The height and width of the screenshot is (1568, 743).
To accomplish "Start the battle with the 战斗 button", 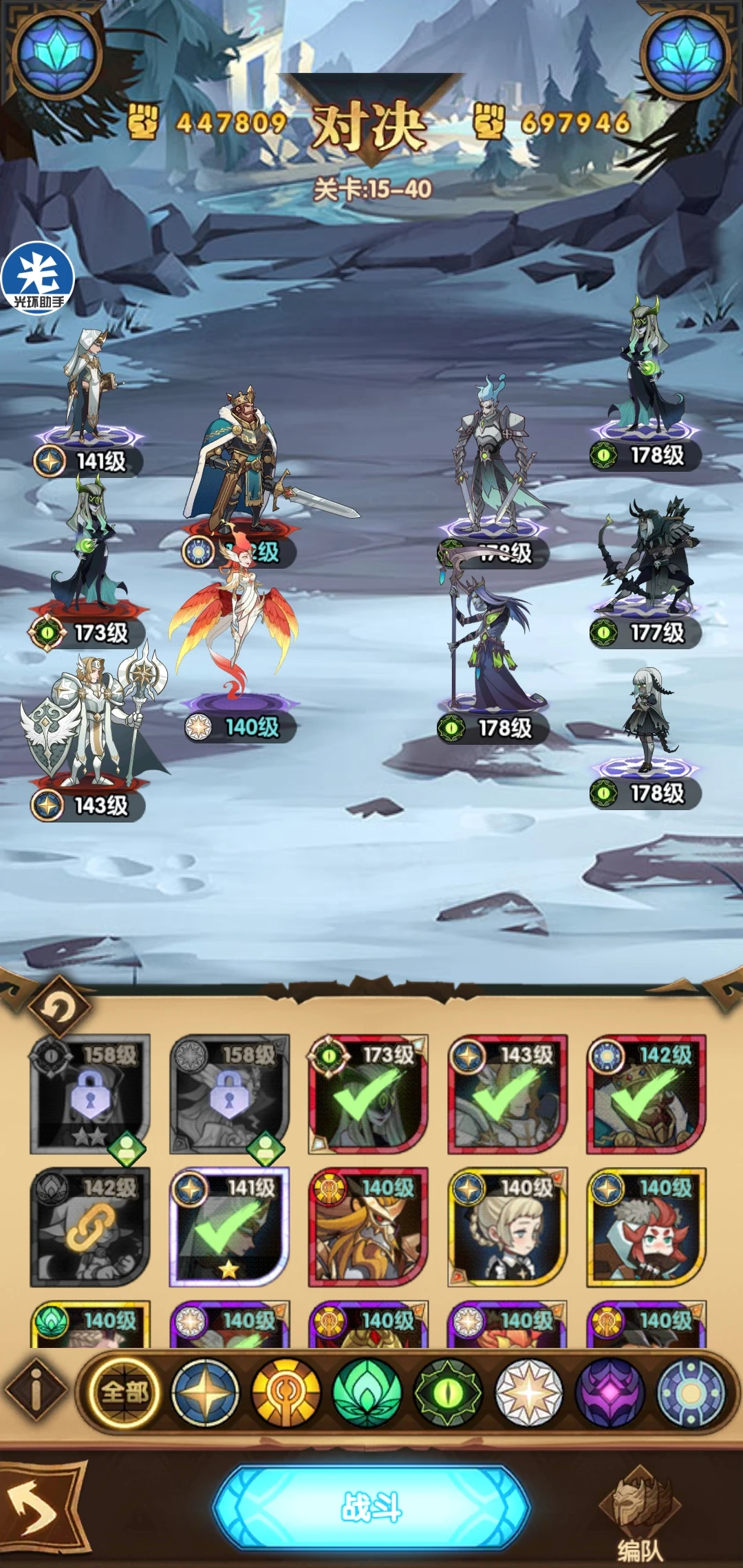I will click(371, 1507).
